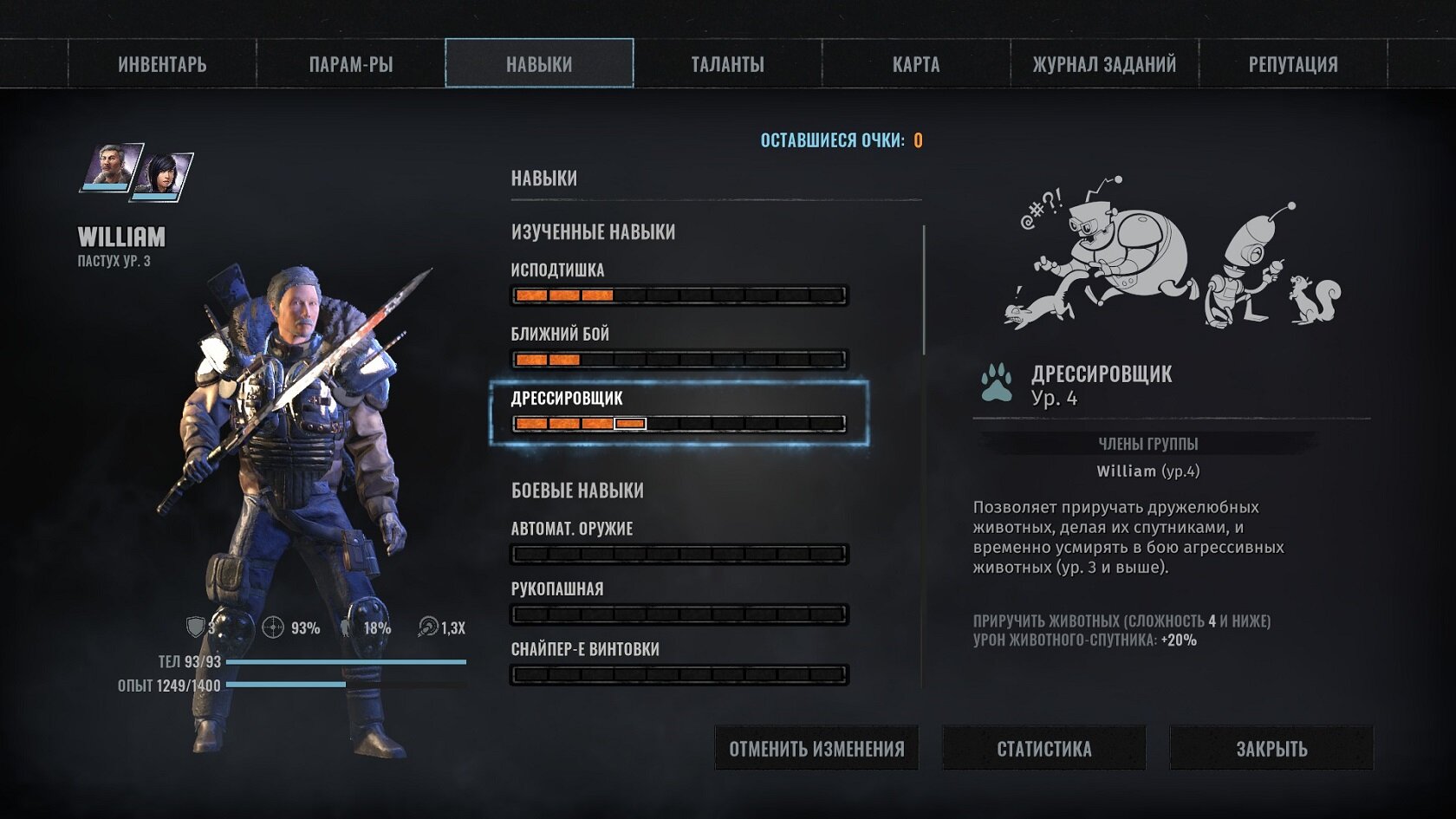
Task: Choose the Снайпер-е винтовки skill bar
Action: point(679,674)
